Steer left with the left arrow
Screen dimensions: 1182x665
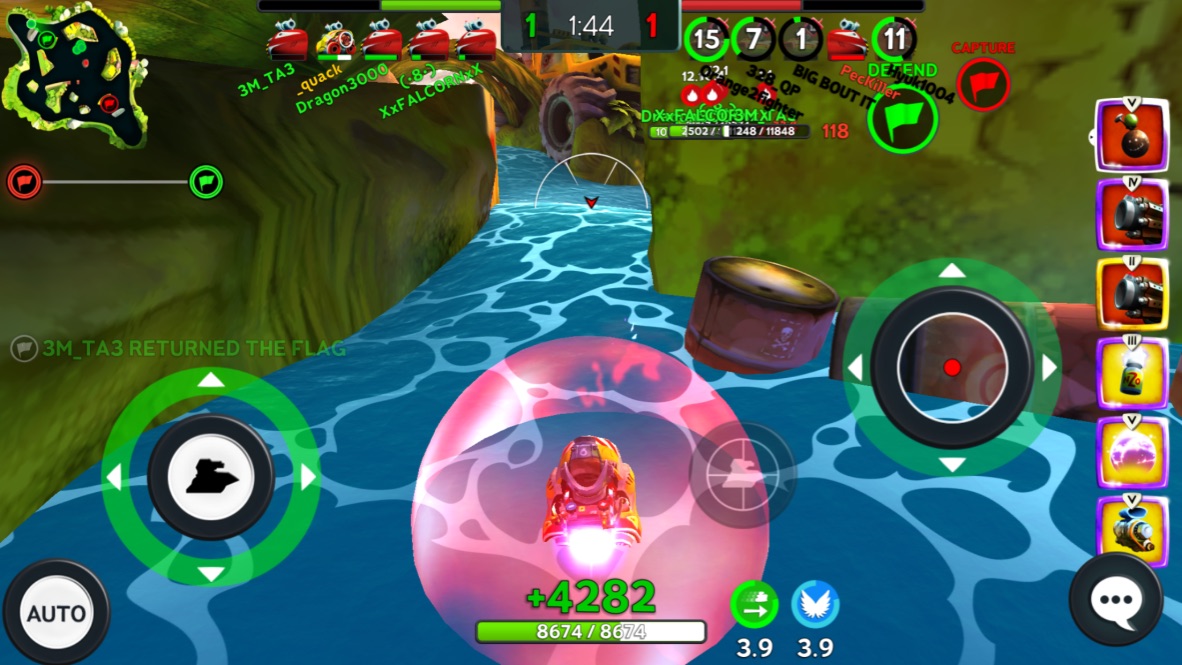click(x=114, y=478)
